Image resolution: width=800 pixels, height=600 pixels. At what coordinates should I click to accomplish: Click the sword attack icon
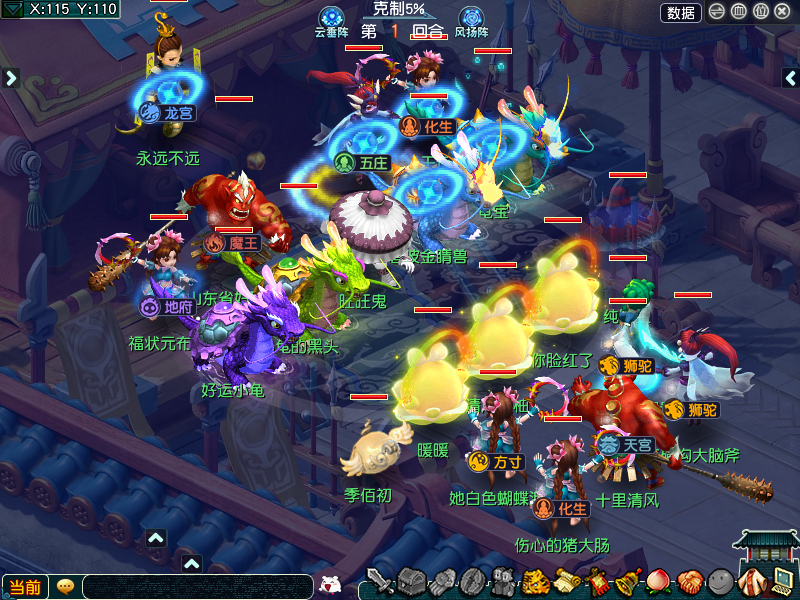pyautogui.click(x=380, y=581)
